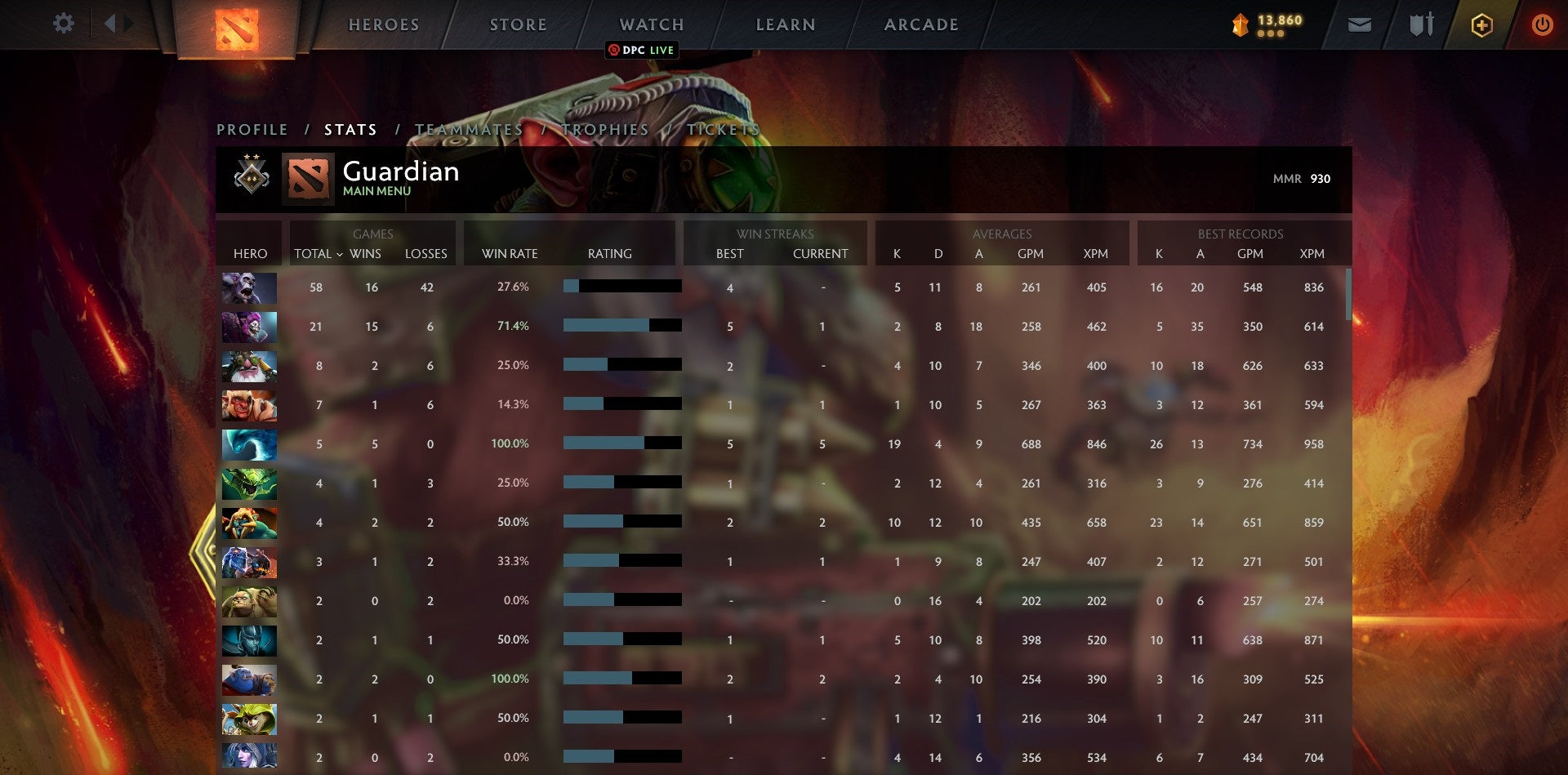1568x775 pixels.
Task: Click the power button to exit
Action: point(1543,24)
